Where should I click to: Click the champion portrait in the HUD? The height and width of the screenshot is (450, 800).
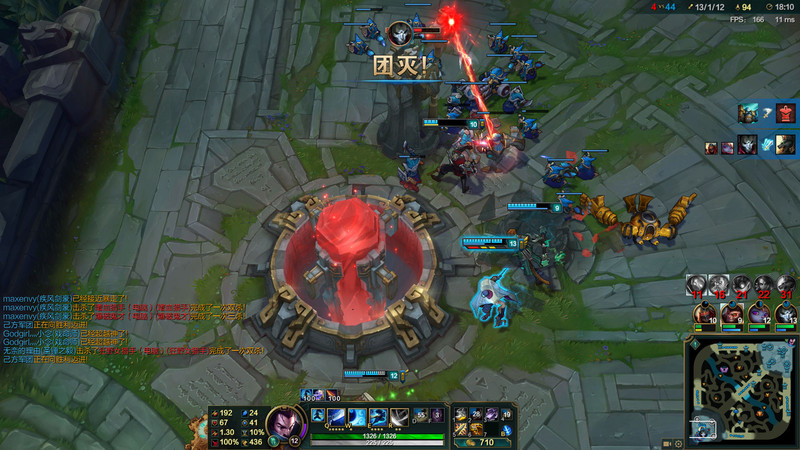click(x=284, y=421)
